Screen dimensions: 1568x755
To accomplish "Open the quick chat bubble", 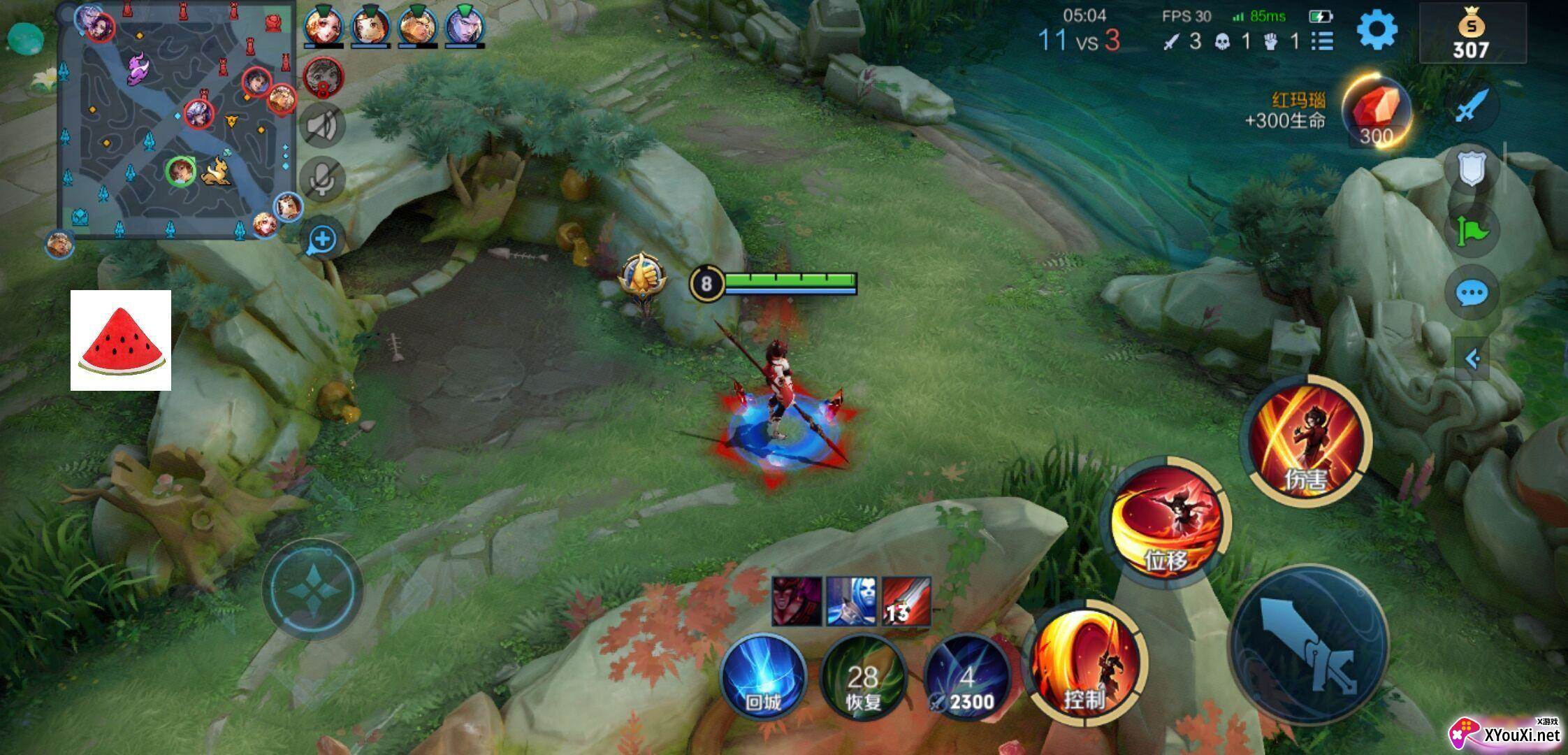I will click(x=1471, y=293).
